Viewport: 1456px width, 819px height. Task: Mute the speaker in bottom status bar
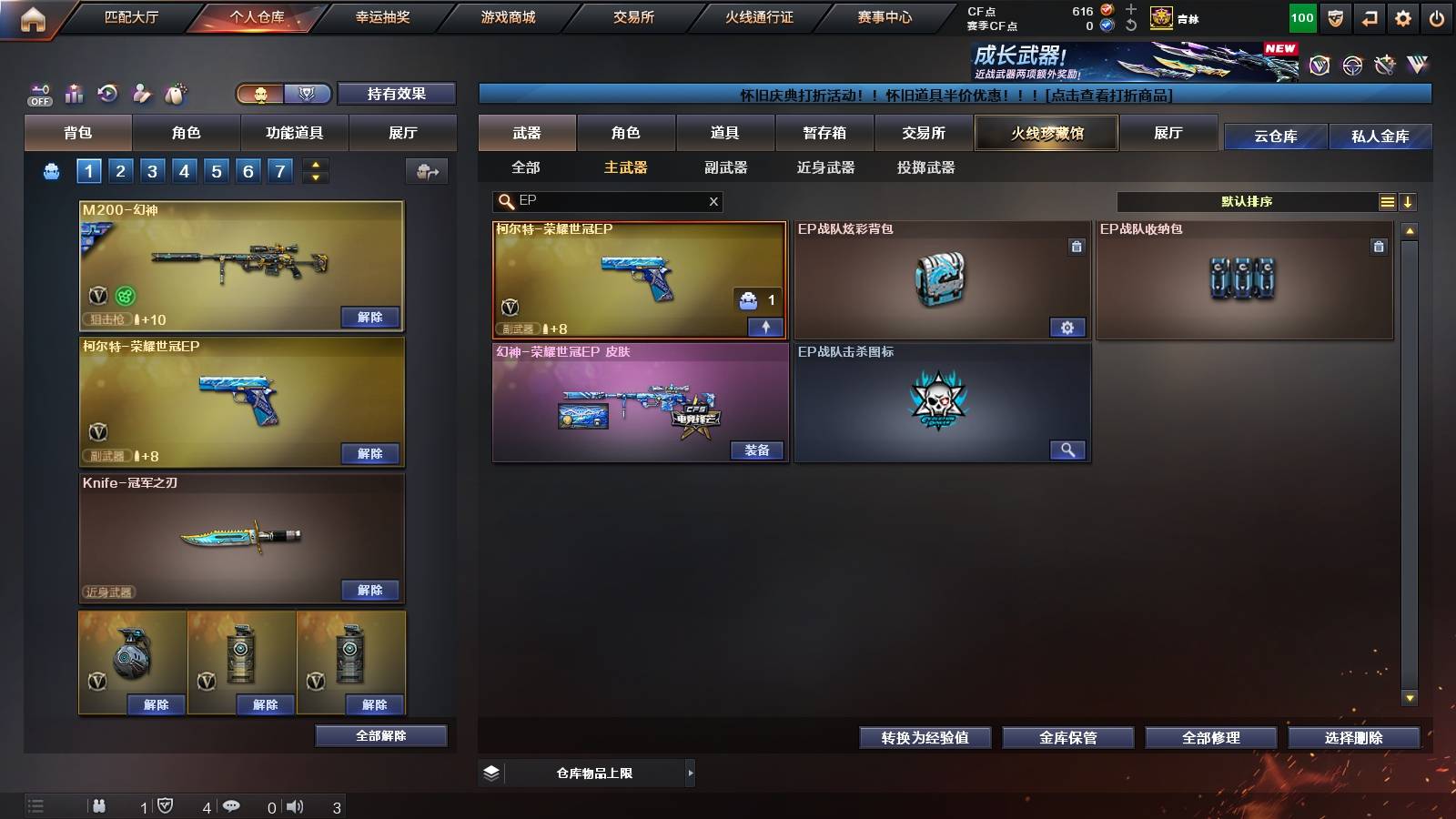point(295,805)
